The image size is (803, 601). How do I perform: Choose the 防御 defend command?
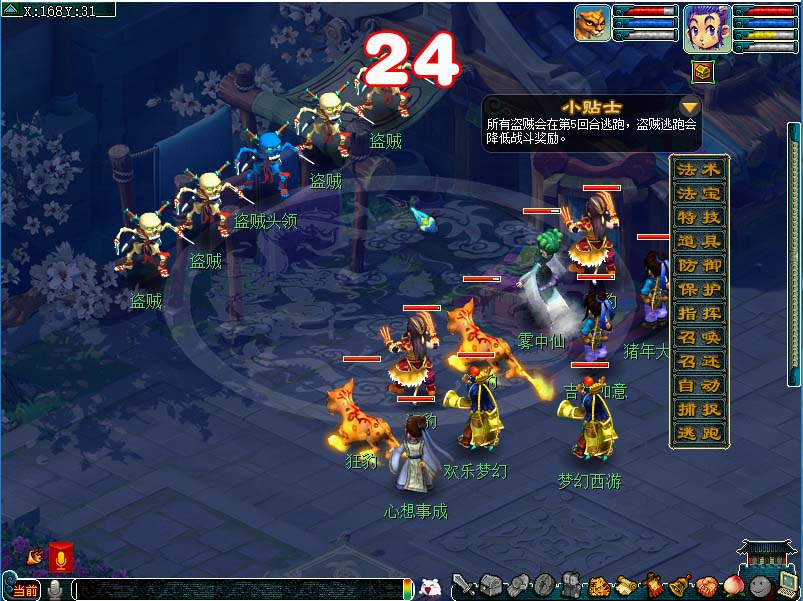click(699, 265)
